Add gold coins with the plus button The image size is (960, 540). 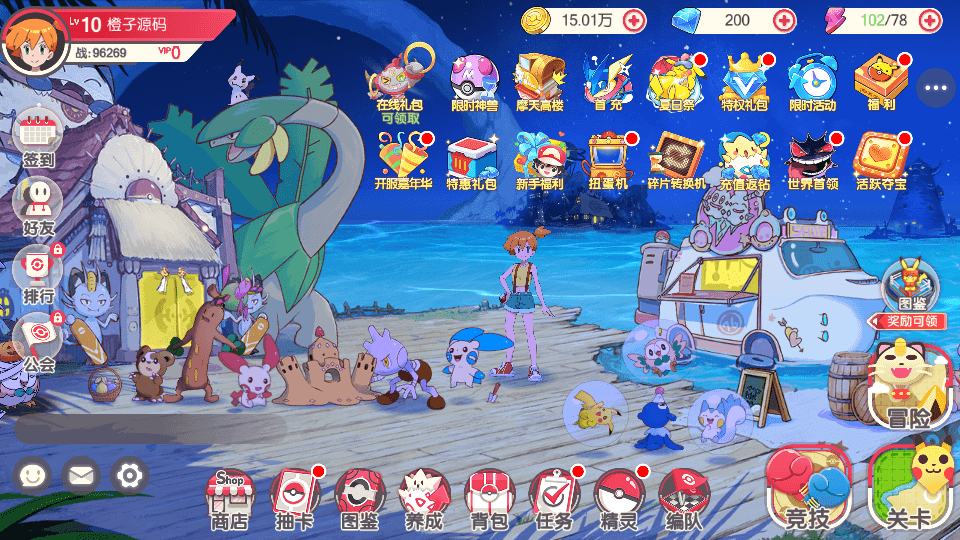[634, 19]
